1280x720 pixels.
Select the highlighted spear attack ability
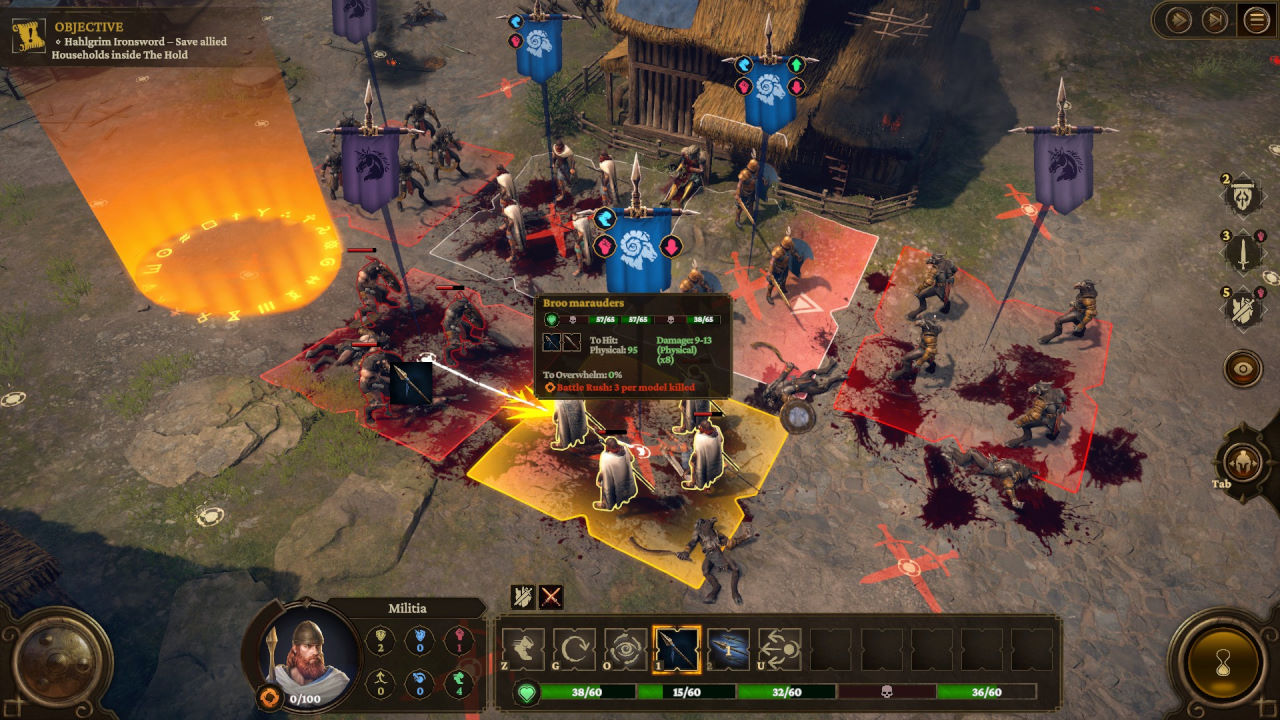click(676, 649)
